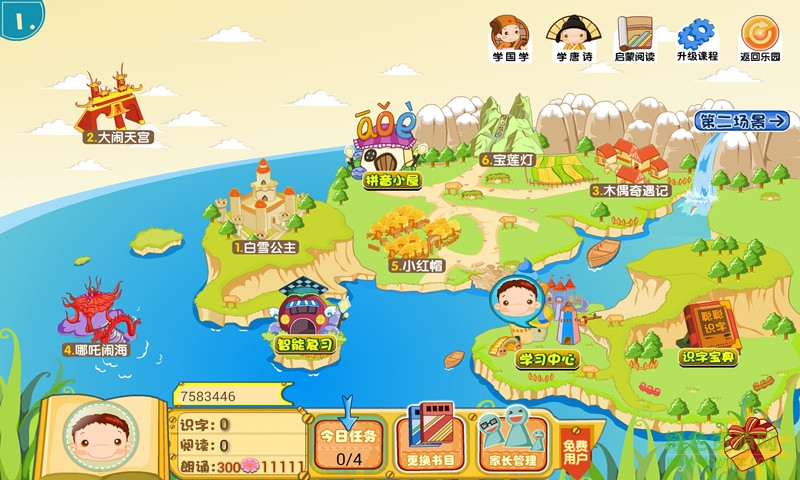Open 今日任务 daily tasks
This screenshot has width=800, height=480.
click(349, 444)
